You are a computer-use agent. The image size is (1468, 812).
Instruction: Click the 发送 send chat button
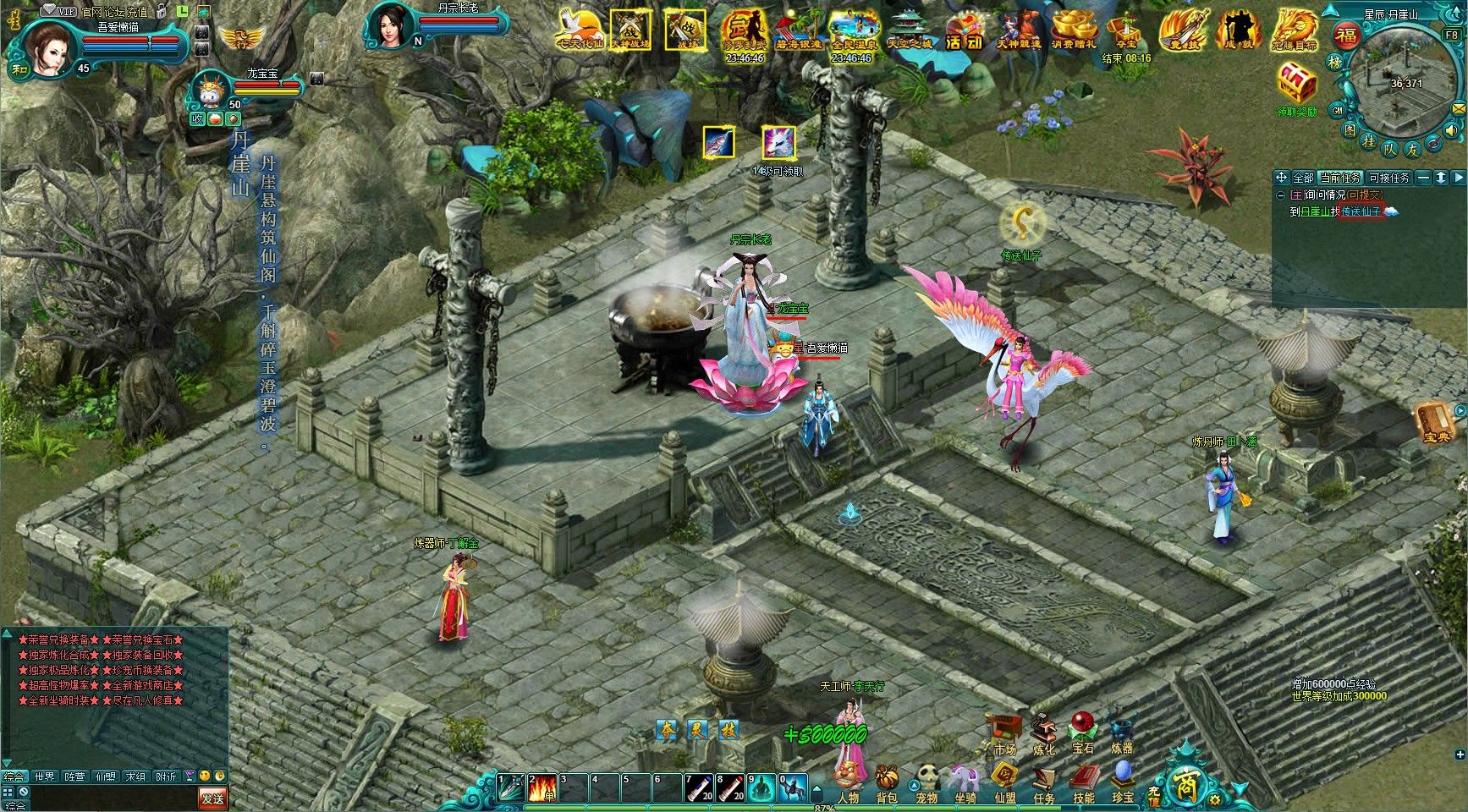tap(212, 798)
